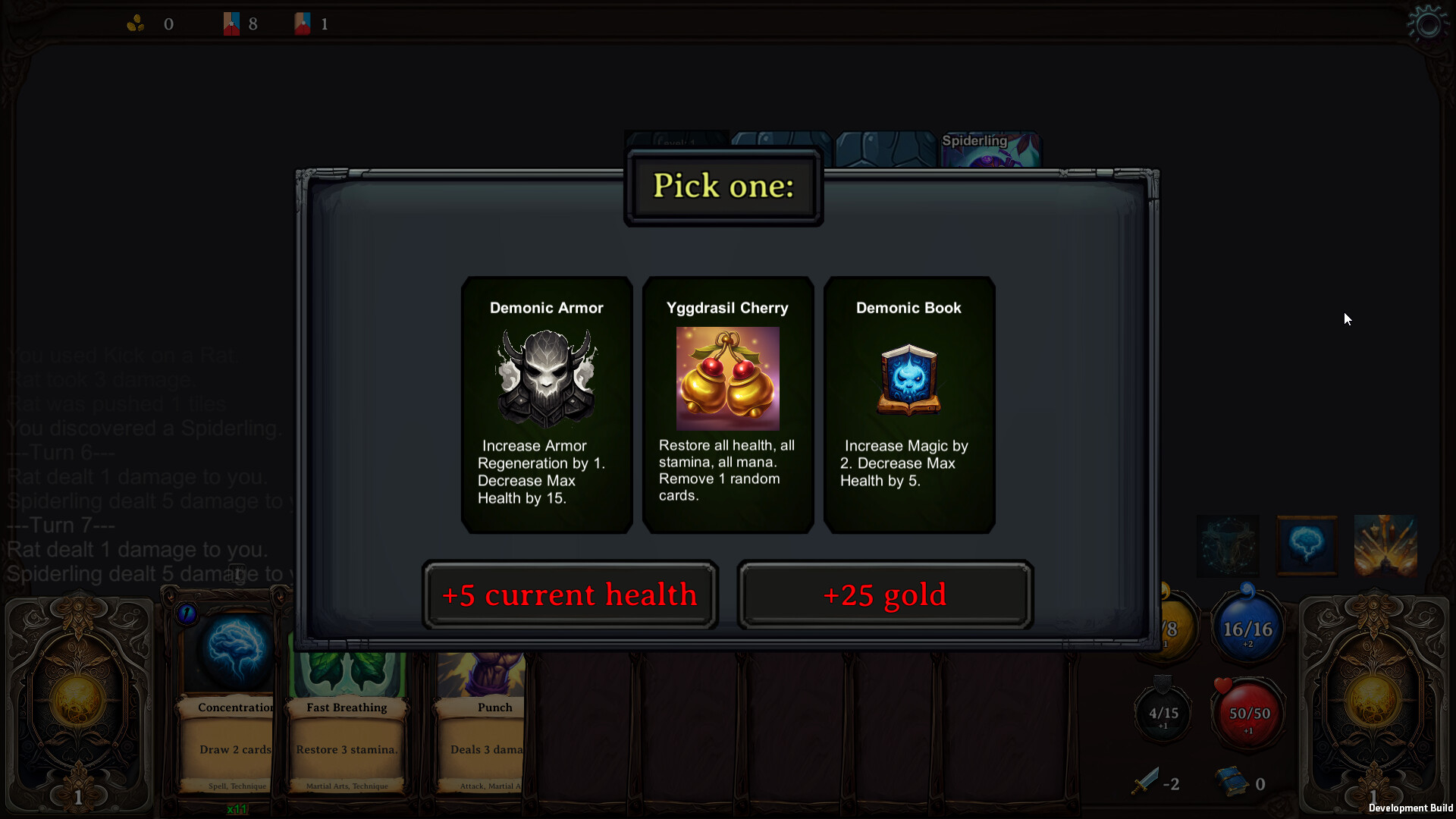1456x819 pixels.
Task: Click the gold acorn currency icon
Action: (136, 23)
